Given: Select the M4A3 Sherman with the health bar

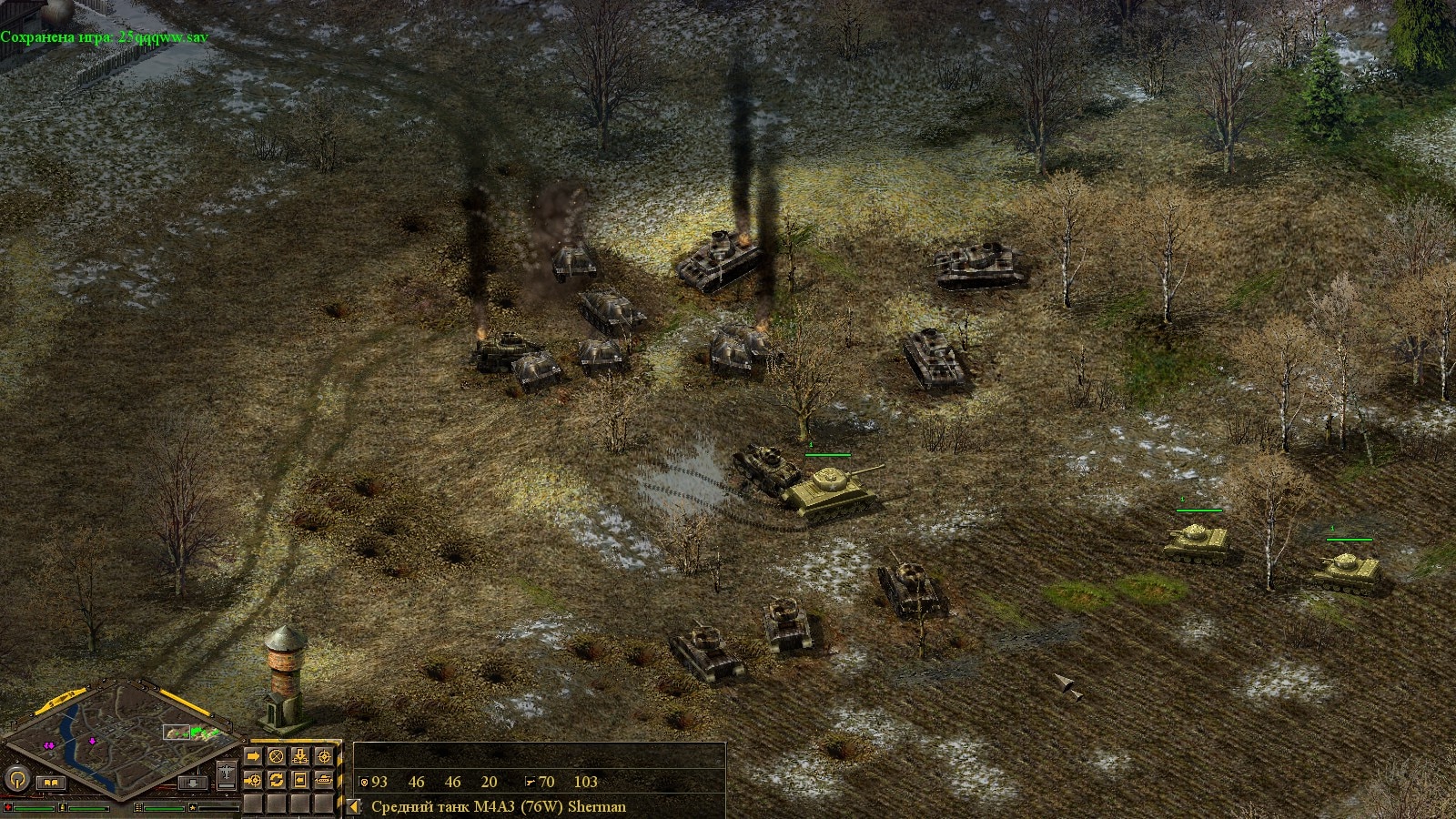Looking at the screenshot, I should click(x=830, y=491).
